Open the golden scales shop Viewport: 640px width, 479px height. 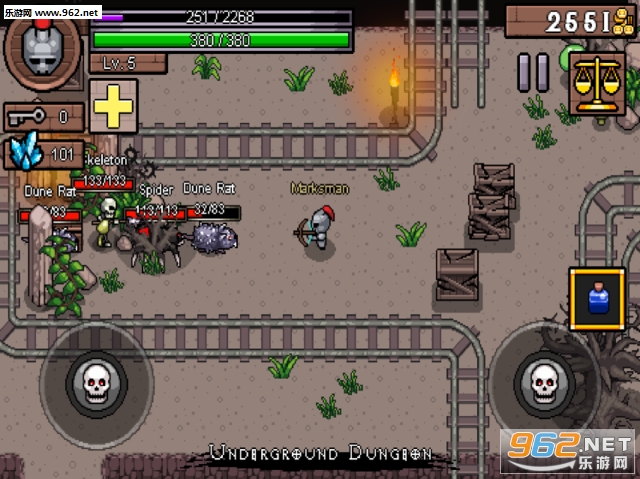click(x=597, y=81)
